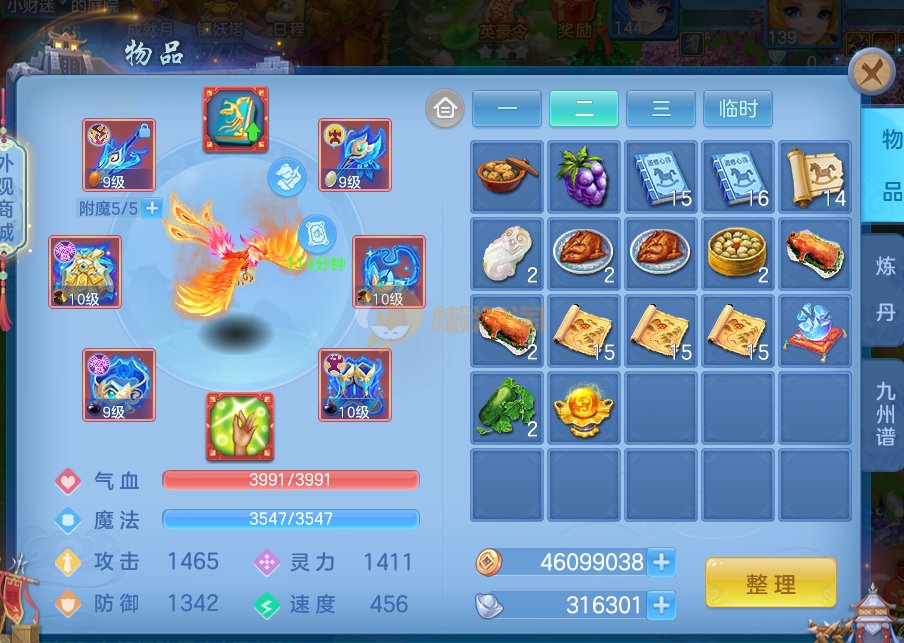The height and width of the screenshot is (643, 904).
Task: Tap the 整理 sort button
Action: point(770,583)
